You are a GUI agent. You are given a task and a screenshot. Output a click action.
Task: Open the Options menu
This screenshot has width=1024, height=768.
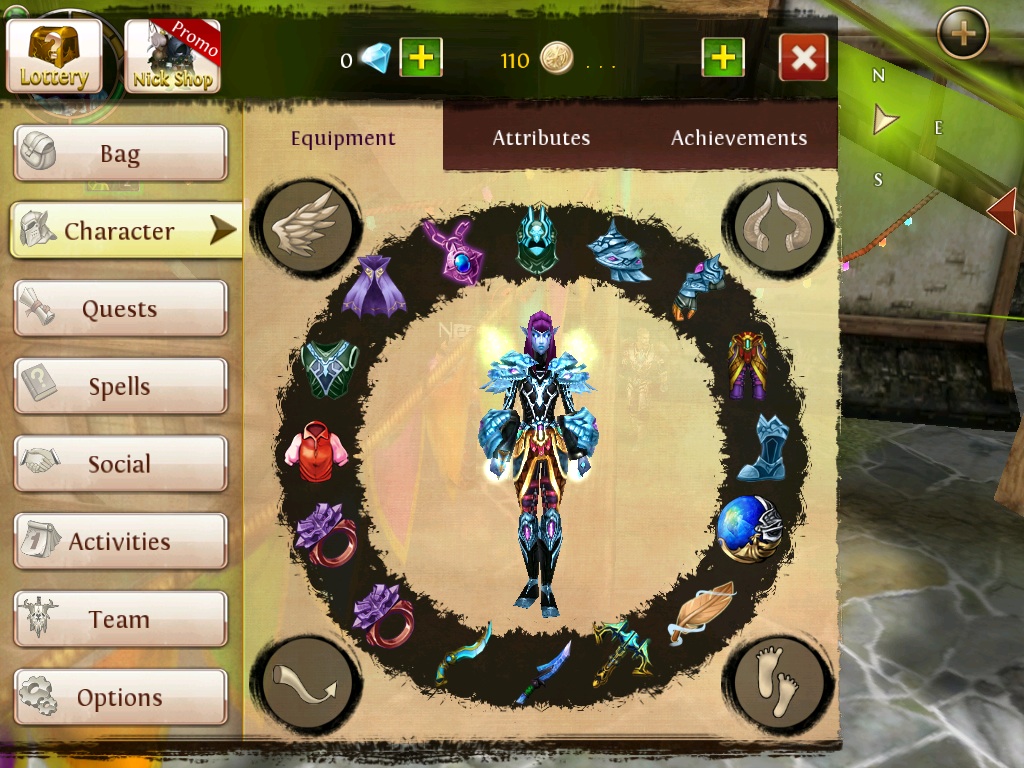click(120, 697)
